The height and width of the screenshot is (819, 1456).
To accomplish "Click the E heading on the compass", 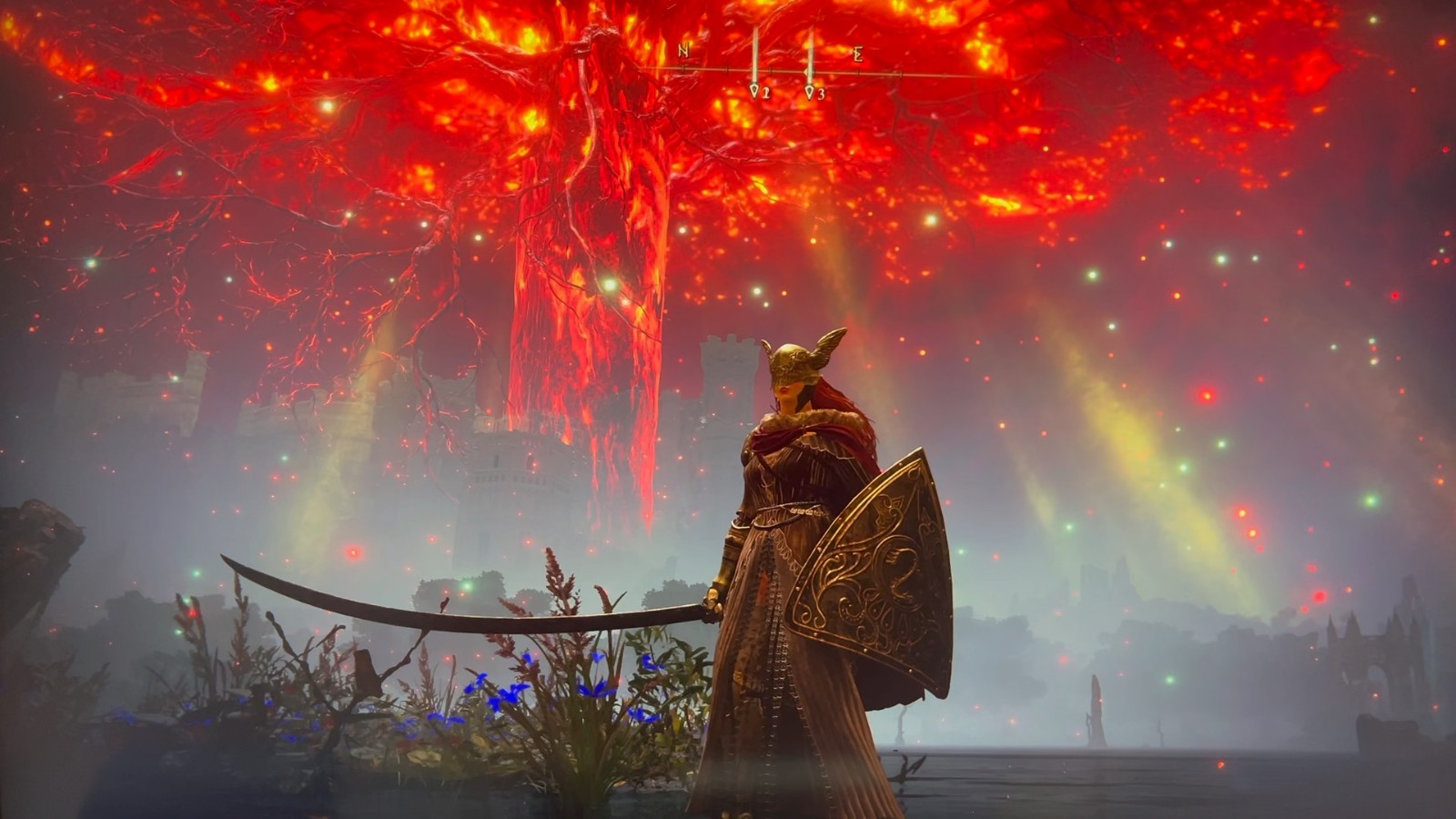I will click(857, 55).
